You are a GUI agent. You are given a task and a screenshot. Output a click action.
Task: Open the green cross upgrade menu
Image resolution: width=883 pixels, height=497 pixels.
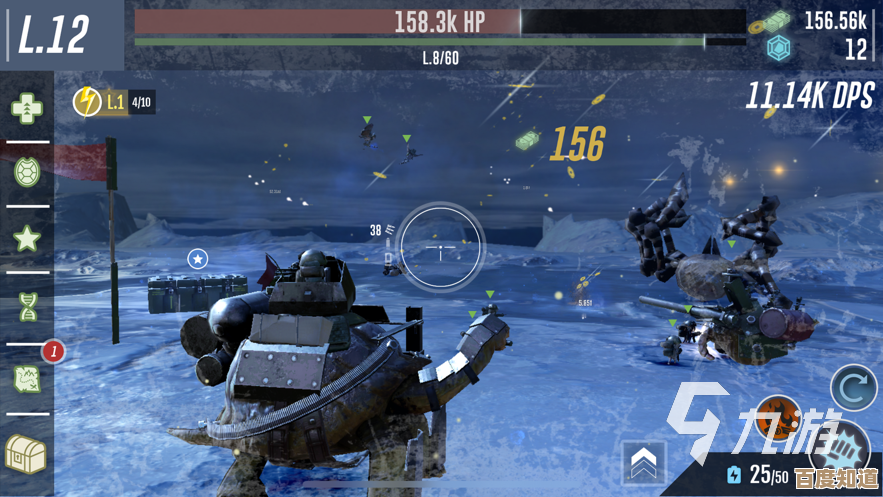27,107
